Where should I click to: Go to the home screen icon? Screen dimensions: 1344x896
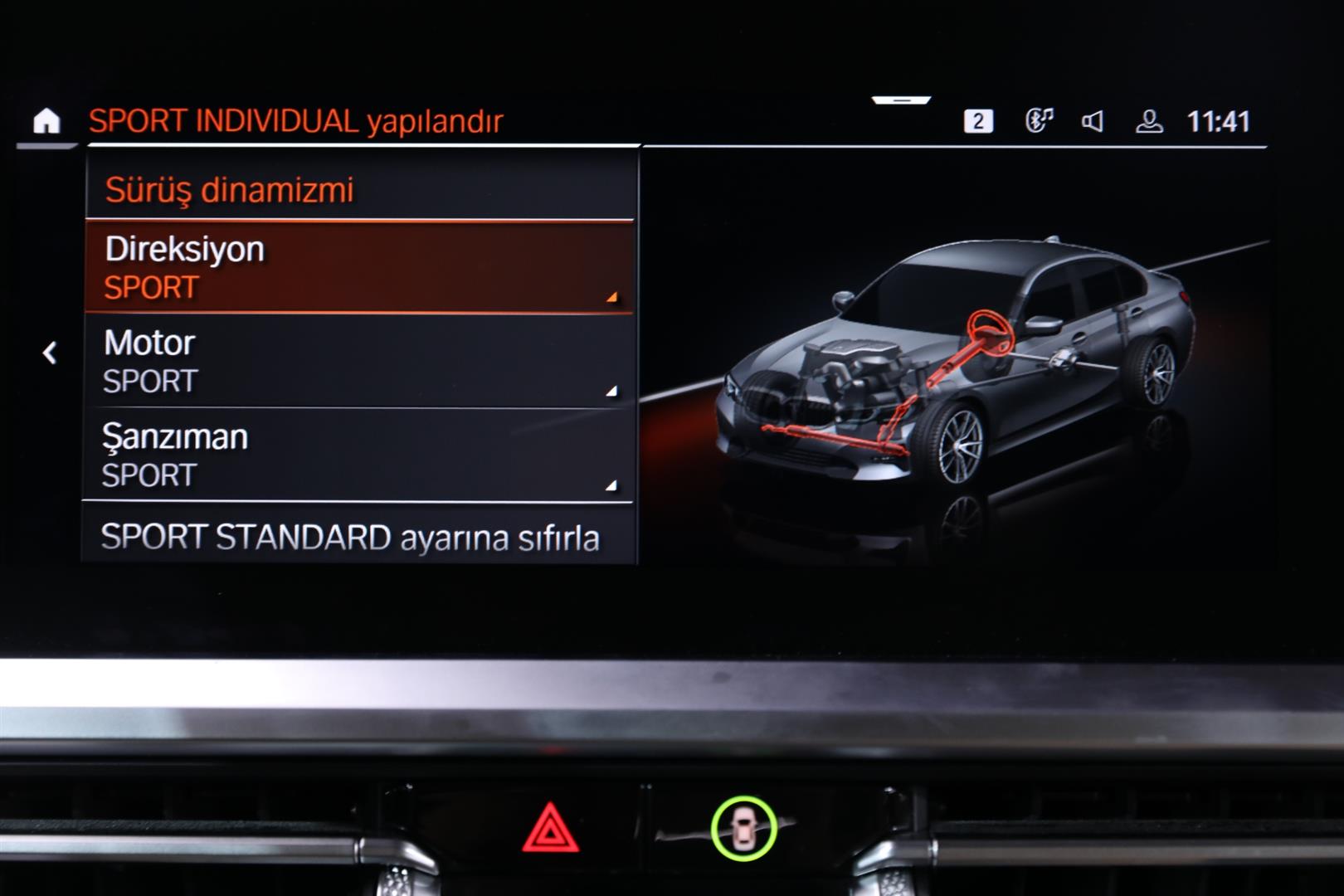46,122
